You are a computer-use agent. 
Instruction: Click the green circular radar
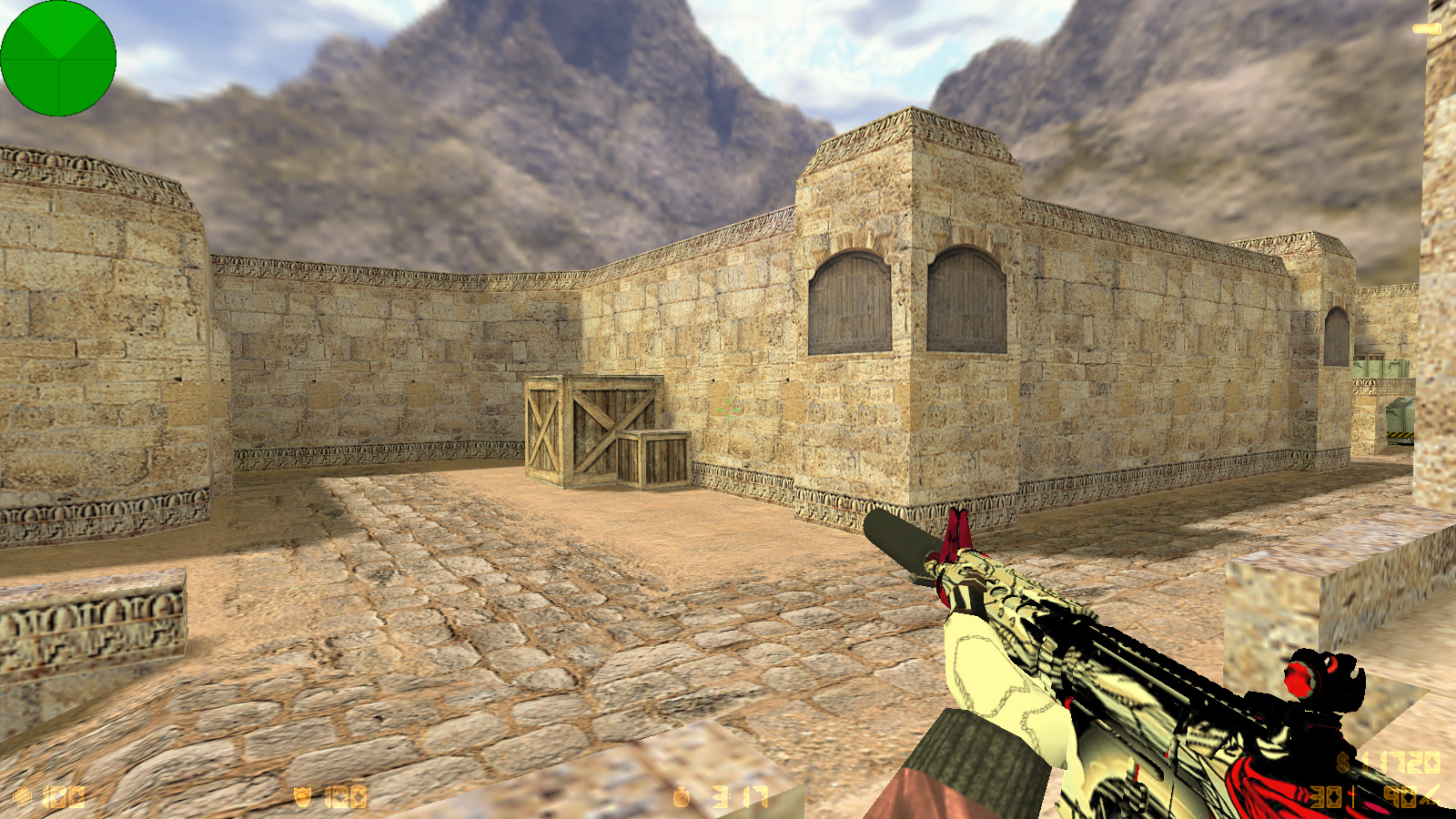58,58
